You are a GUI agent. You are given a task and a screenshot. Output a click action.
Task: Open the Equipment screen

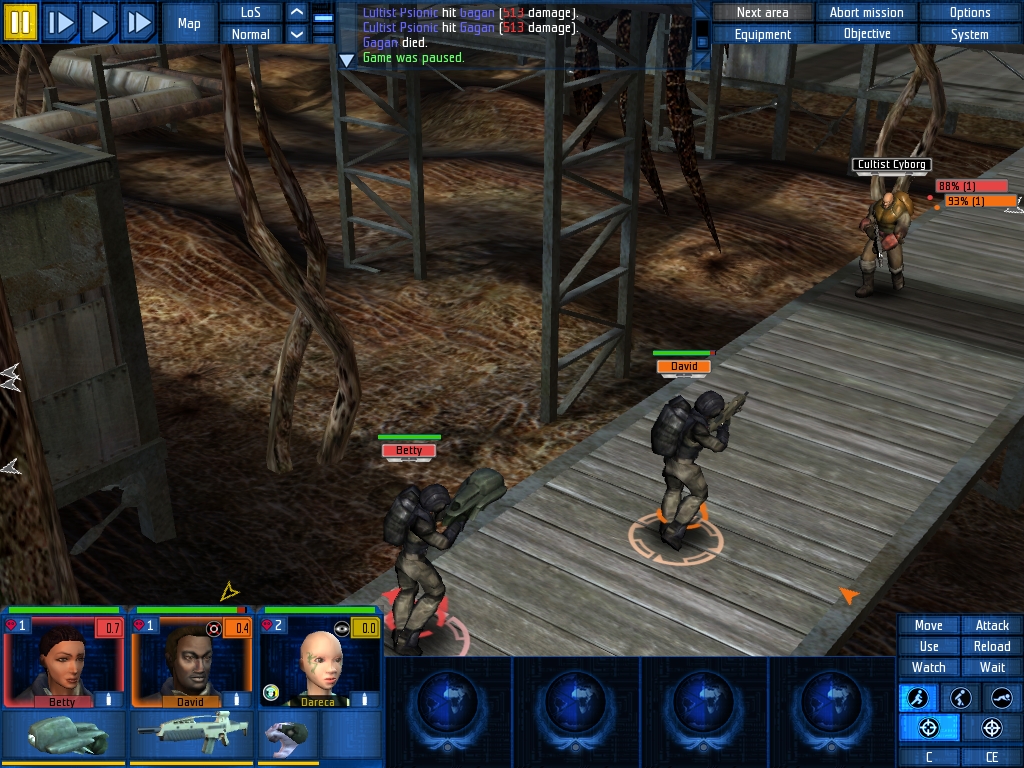[762, 34]
